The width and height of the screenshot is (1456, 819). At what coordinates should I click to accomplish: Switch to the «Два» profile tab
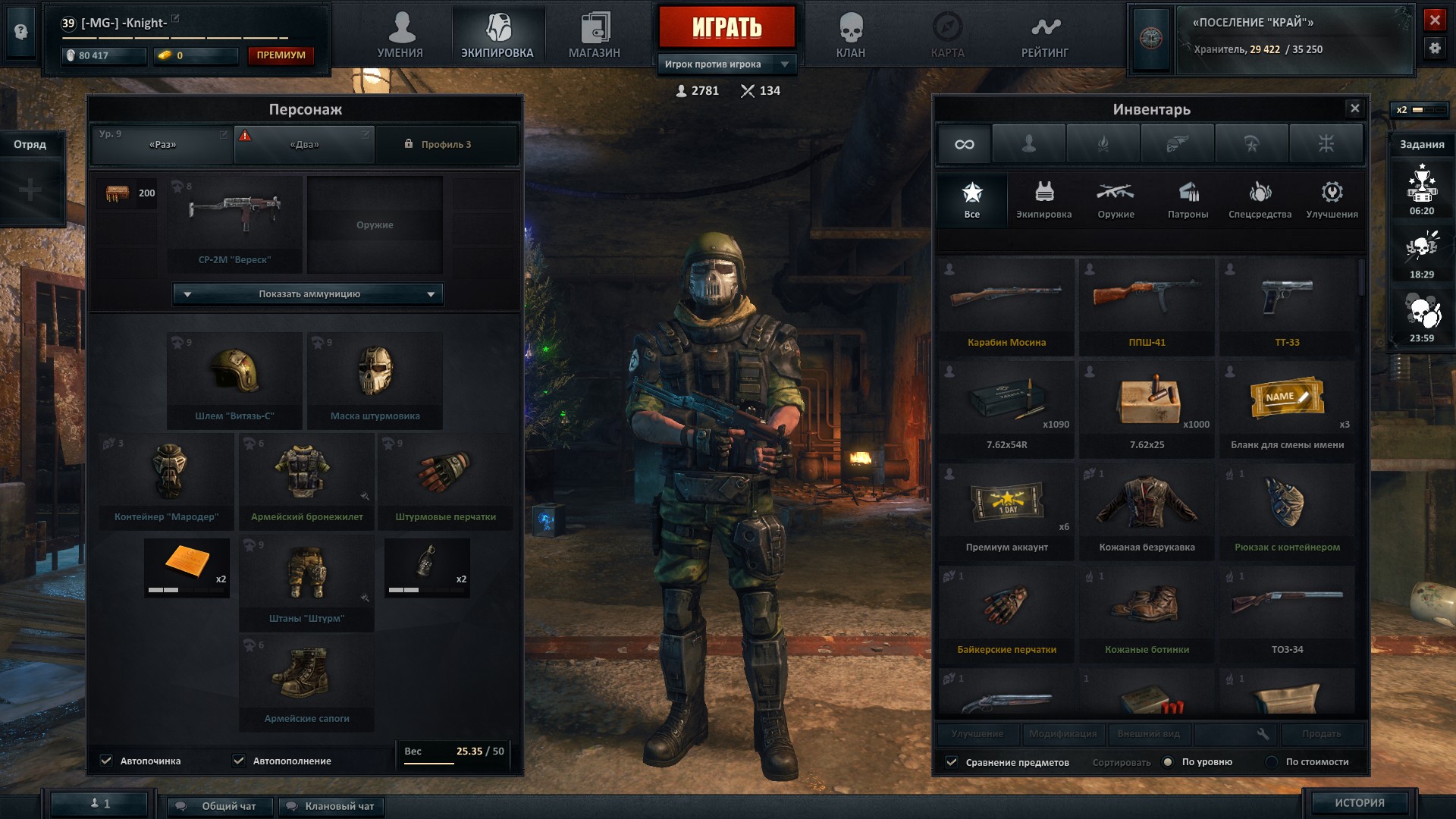(304, 144)
